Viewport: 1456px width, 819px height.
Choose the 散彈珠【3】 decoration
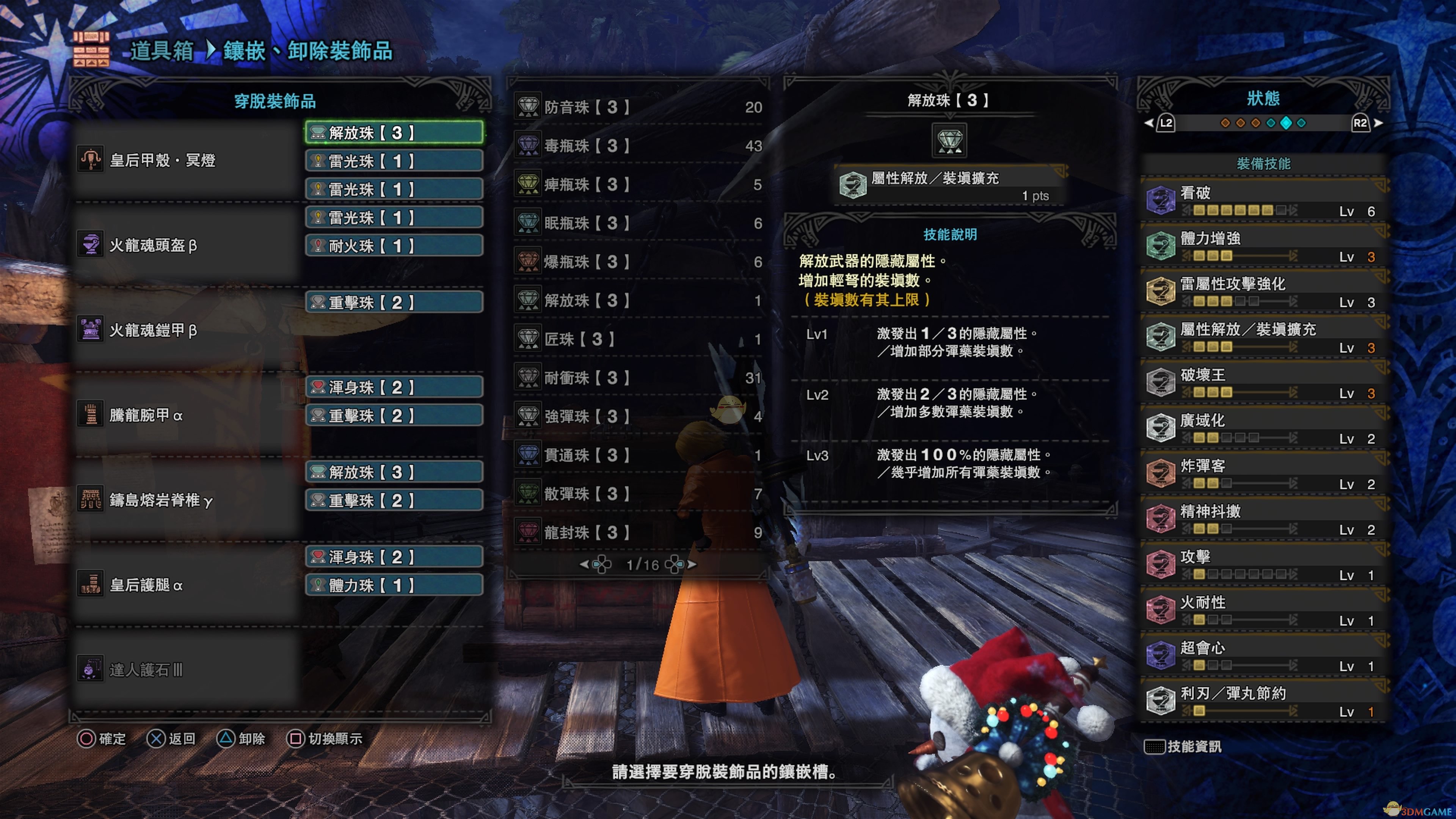coord(639,493)
